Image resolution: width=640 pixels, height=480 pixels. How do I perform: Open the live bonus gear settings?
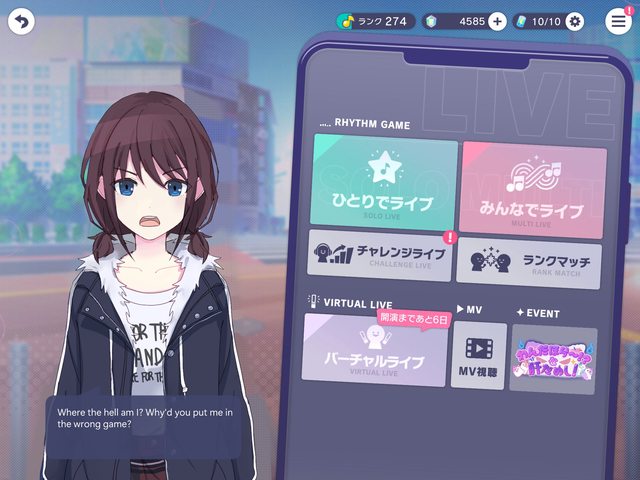pyautogui.click(x=574, y=21)
